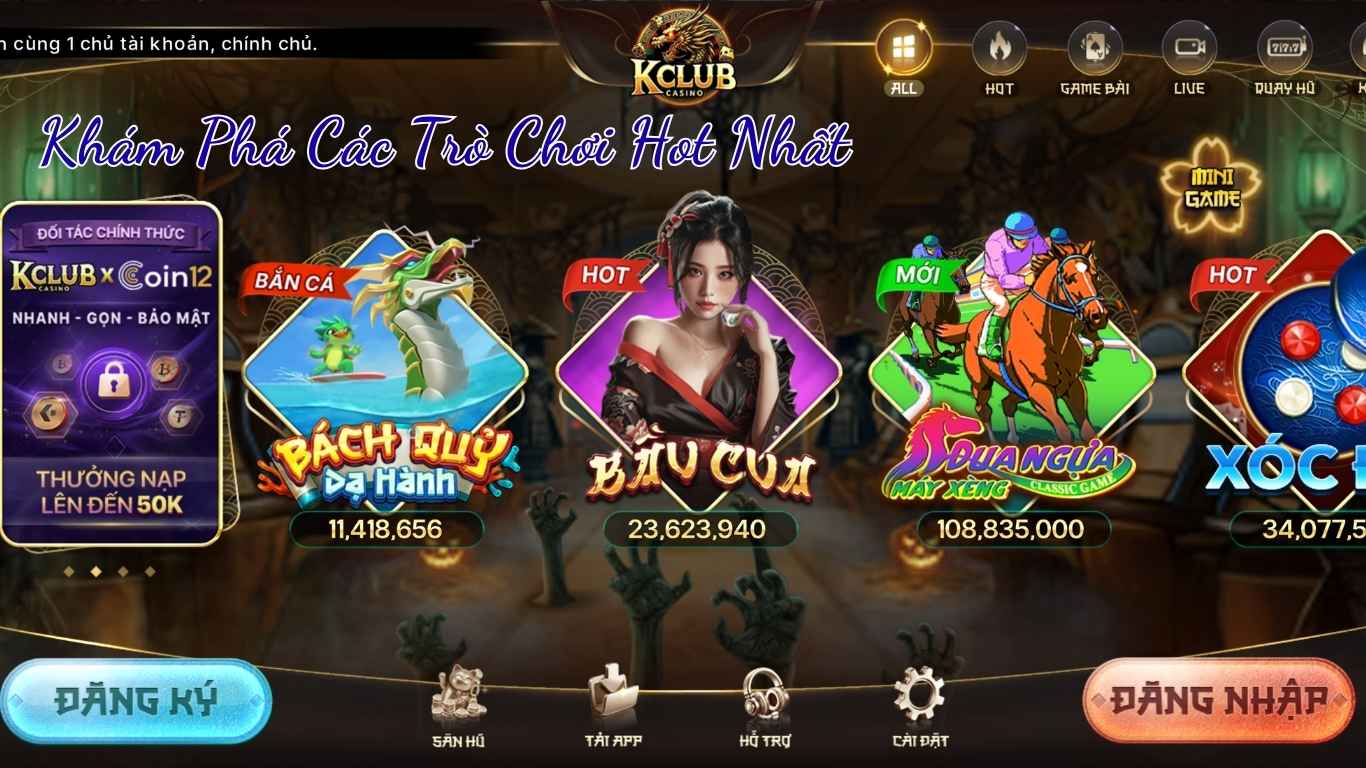Open the Bách Quỷ Dạ Hành fishing game
Screen dimensions: 1366x768
point(383,380)
